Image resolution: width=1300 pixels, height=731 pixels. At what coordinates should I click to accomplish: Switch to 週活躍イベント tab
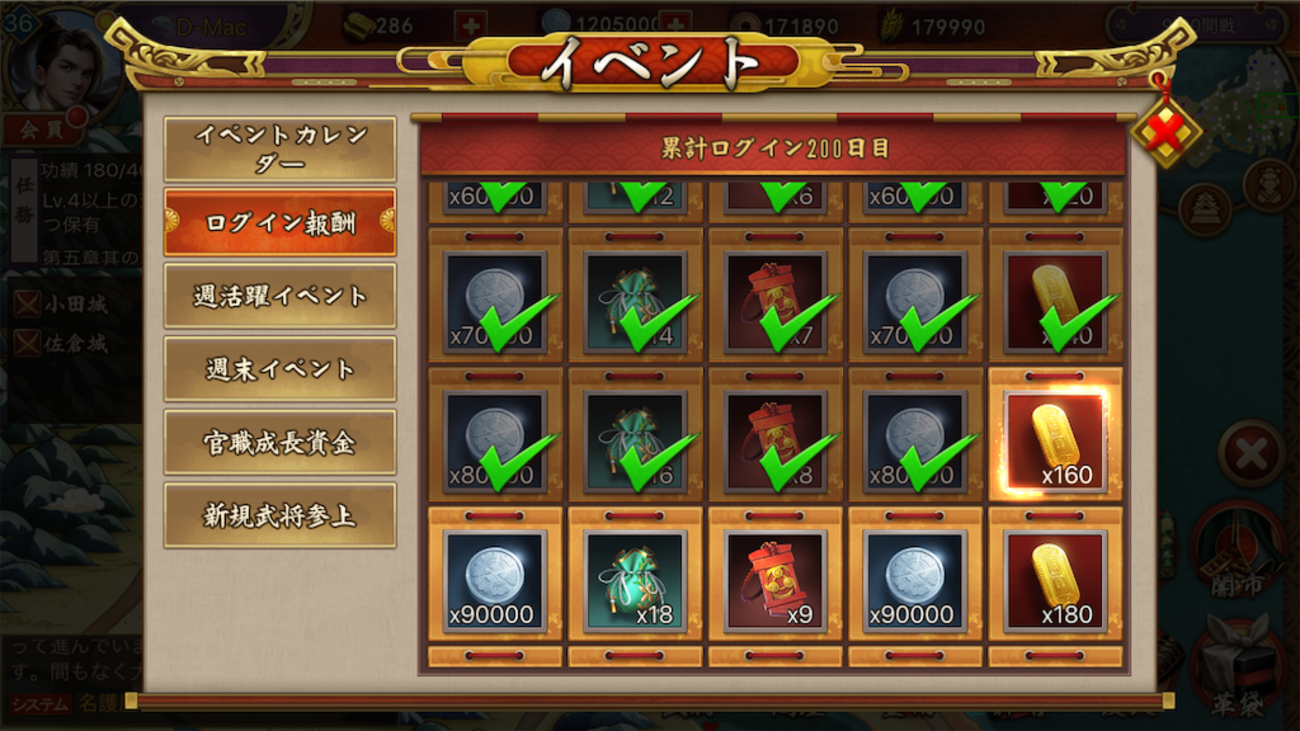(x=280, y=296)
